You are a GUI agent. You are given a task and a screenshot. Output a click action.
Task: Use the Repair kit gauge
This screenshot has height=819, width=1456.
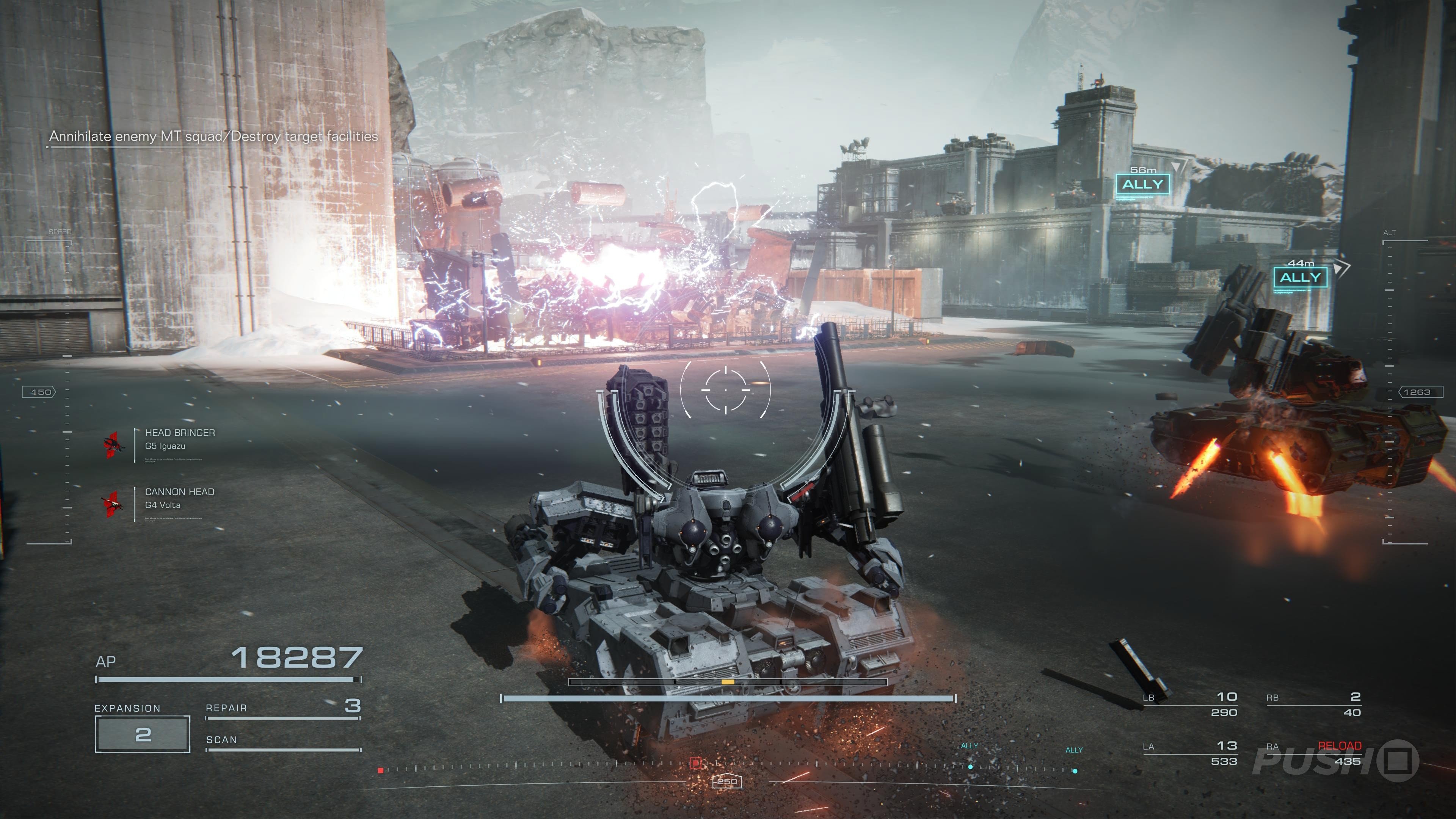[282, 711]
